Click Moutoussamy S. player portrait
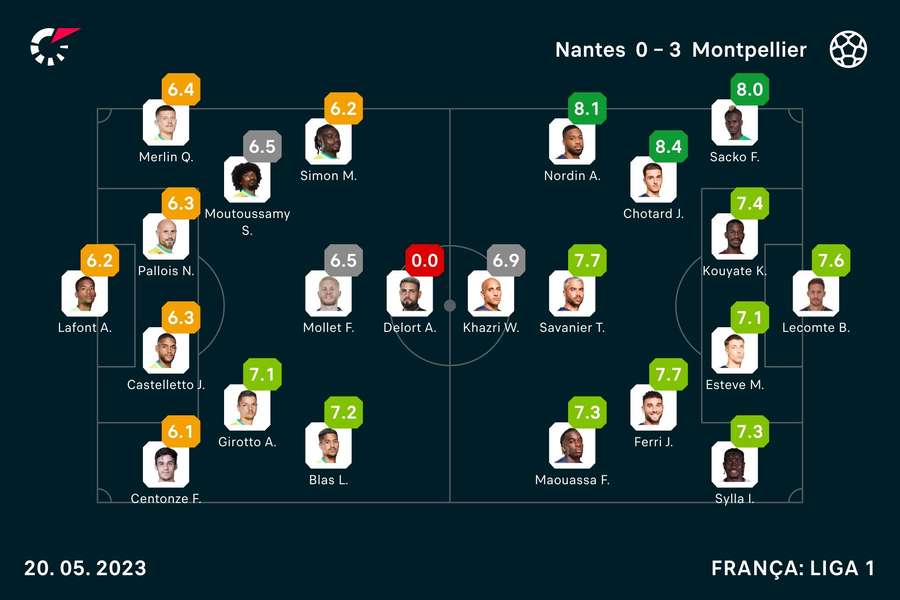This screenshot has height=600, width=900. 246,180
